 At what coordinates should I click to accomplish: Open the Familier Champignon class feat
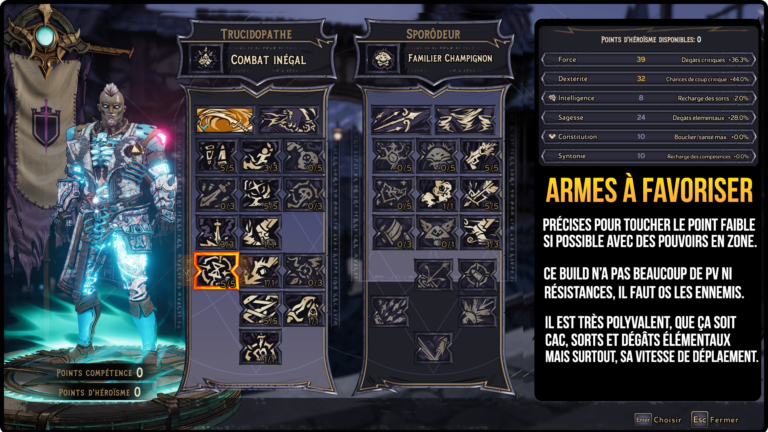(433, 58)
